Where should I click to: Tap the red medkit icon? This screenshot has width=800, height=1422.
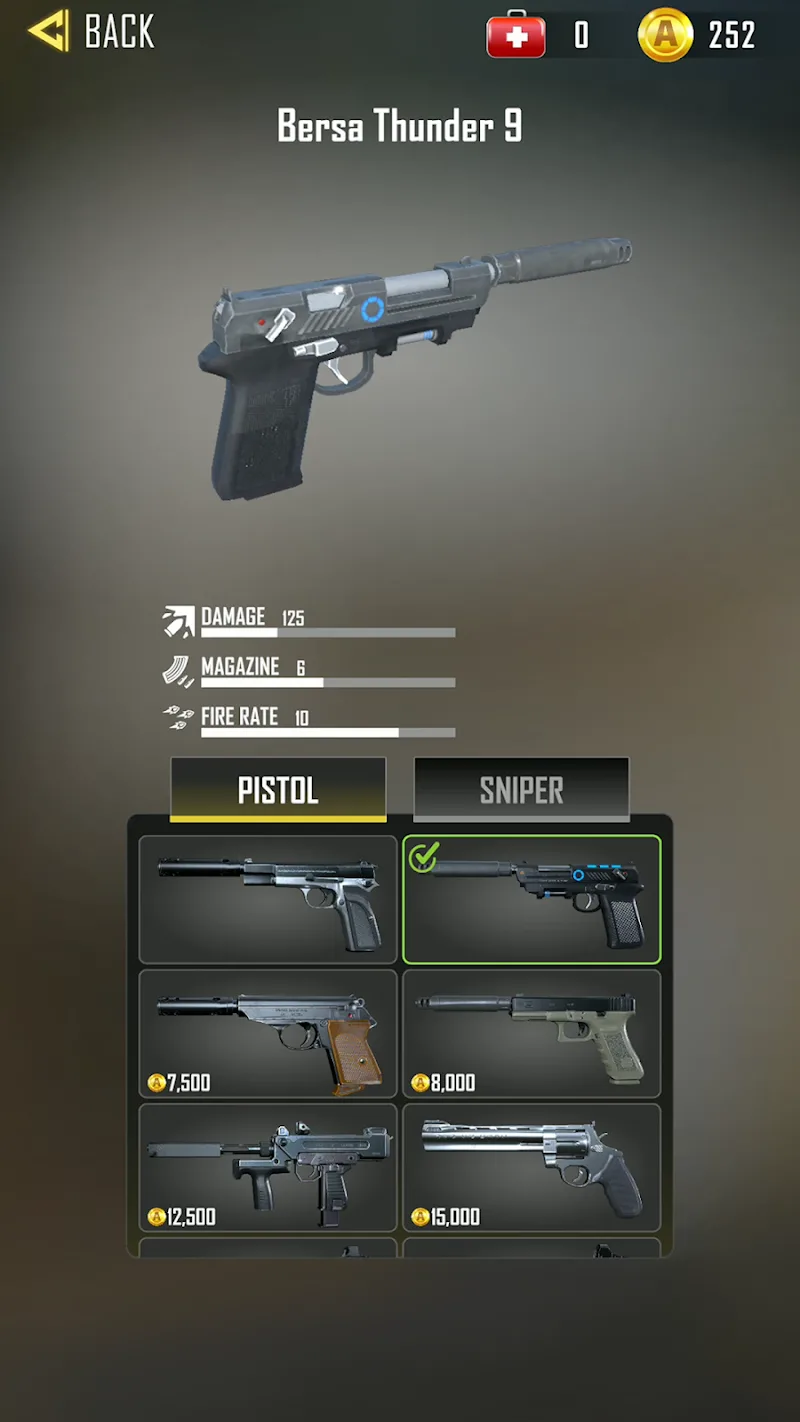pyautogui.click(x=516, y=35)
